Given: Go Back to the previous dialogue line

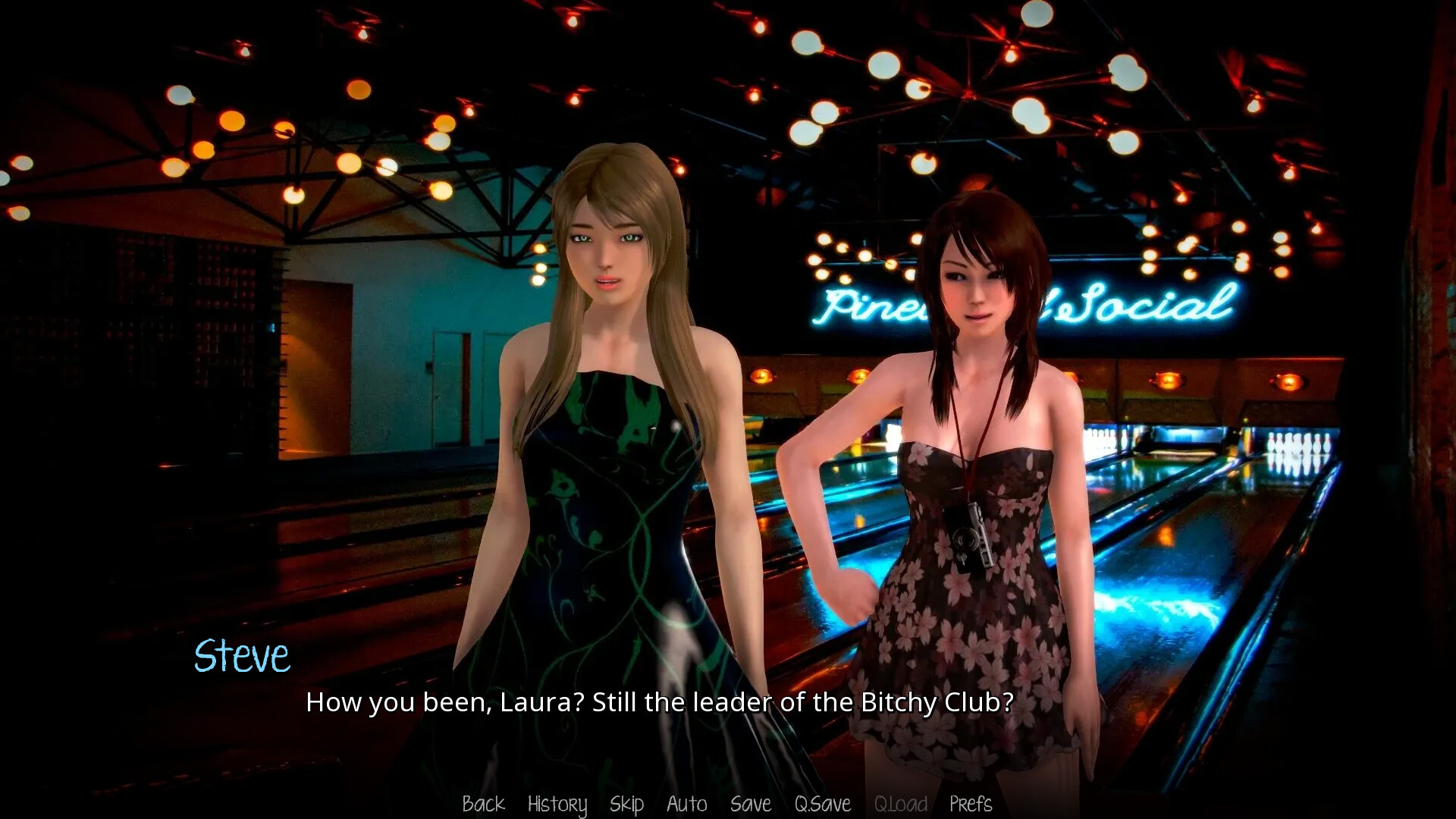Looking at the screenshot, I should tap(483, 804).
